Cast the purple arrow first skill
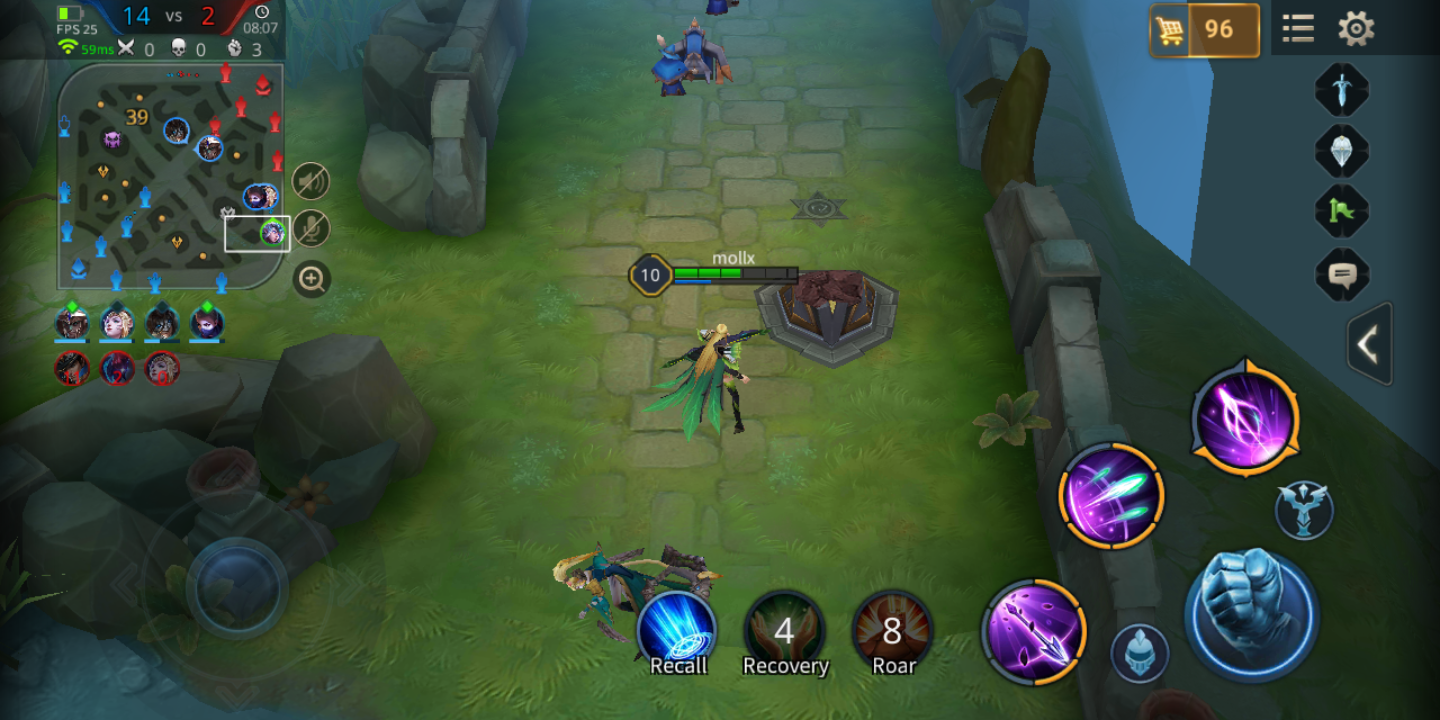Viewport: 1440px width, 720px height. (x=1034, y=631)
